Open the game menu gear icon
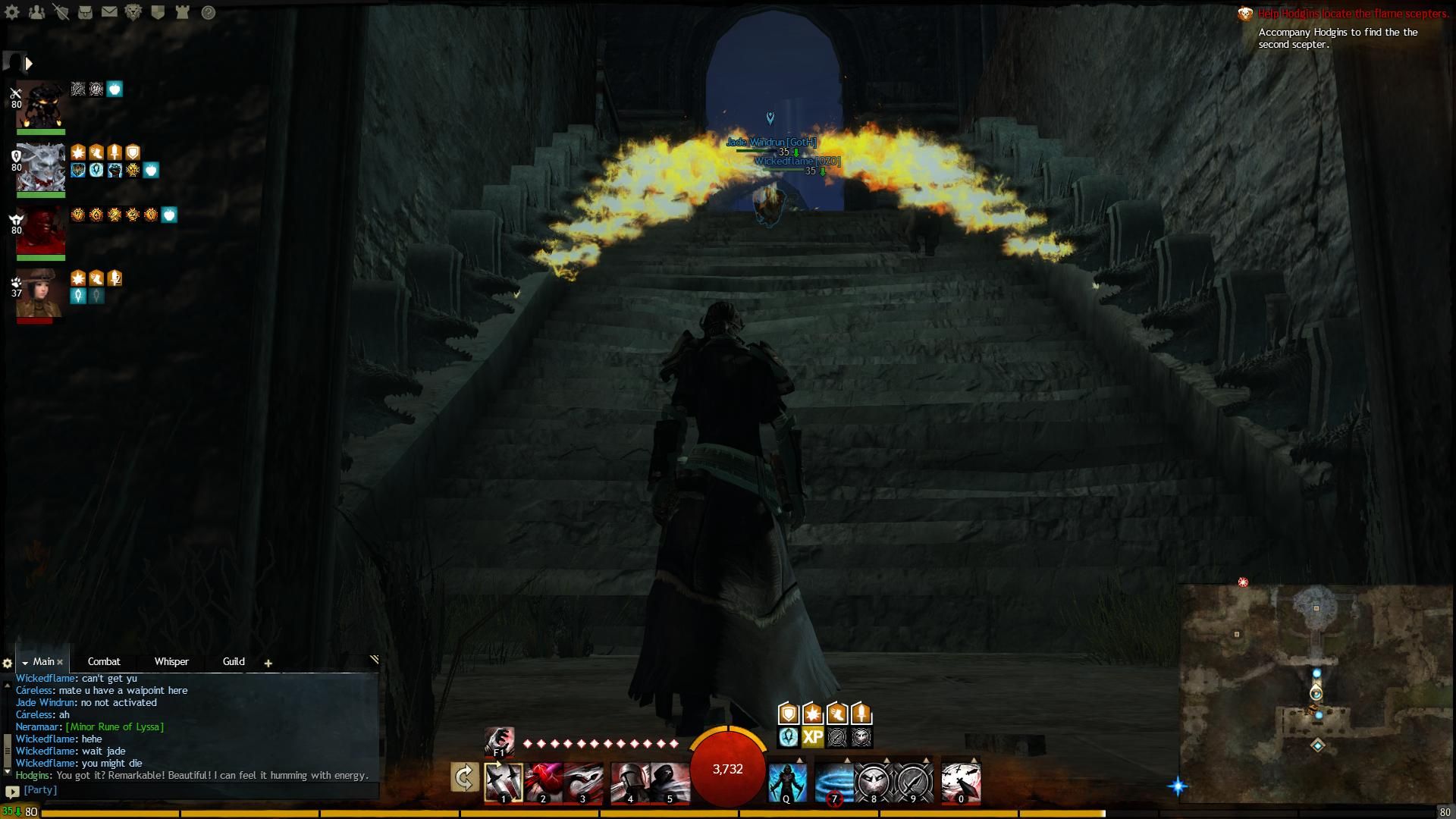Screen dimensions: 1456x819 click(x=12, y=12)
